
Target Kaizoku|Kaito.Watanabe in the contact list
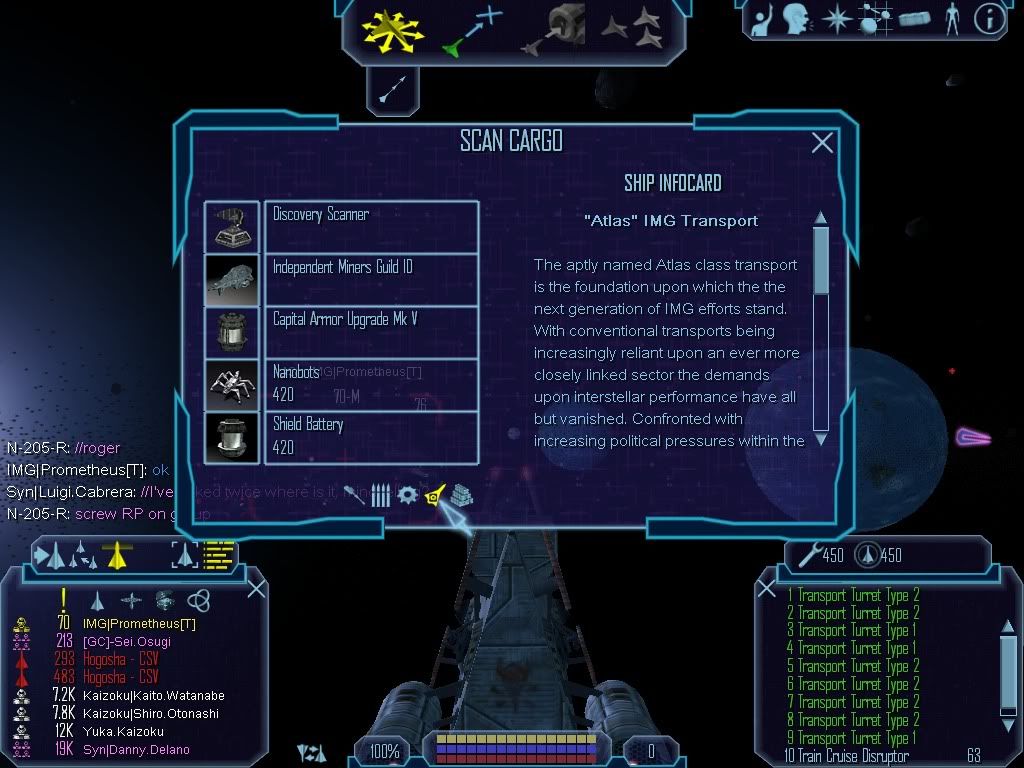[x=153, y=696]
